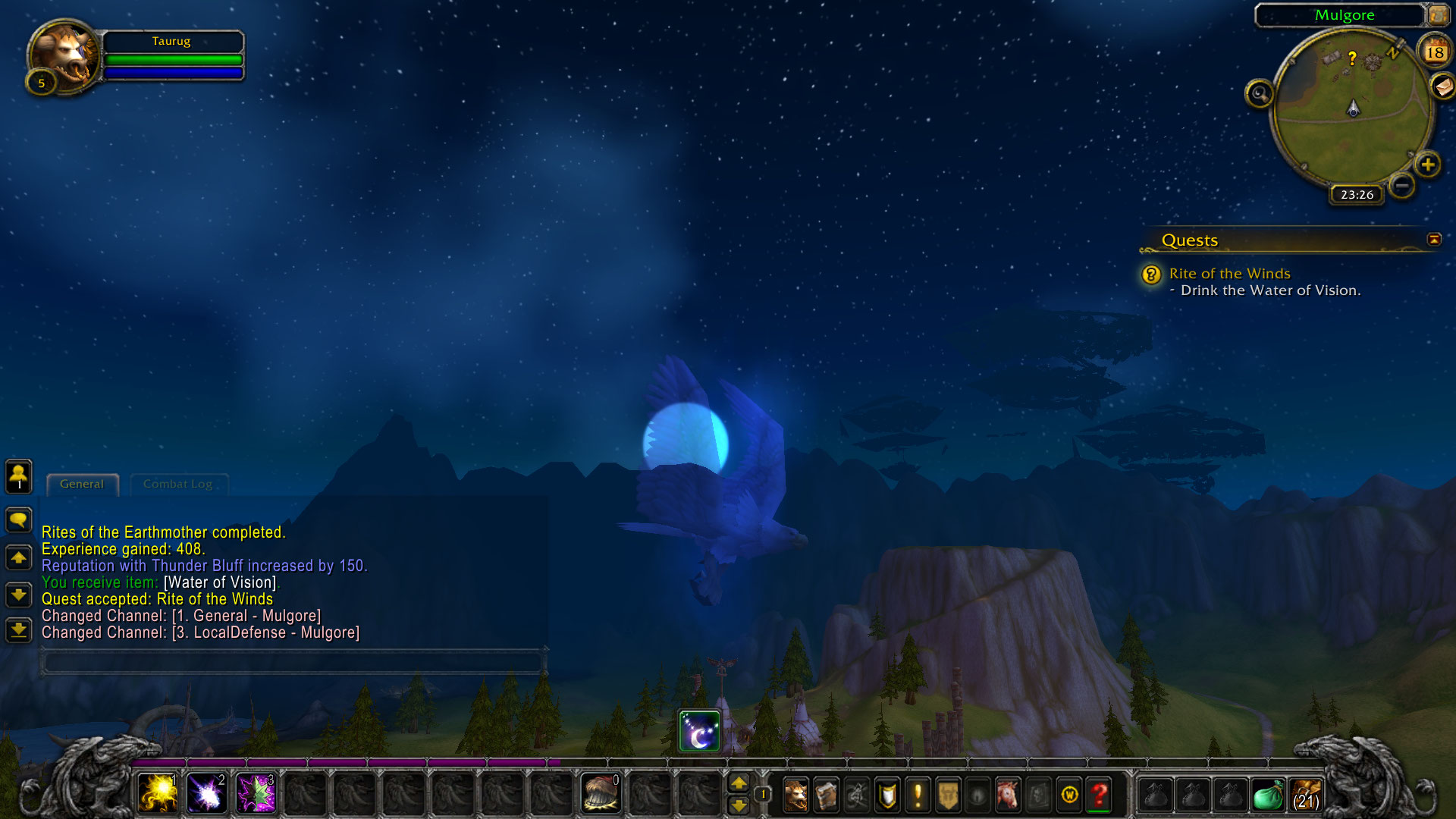Open the spellbook from the micro menu
Image resolution: width=1456 pixels, height=819 pixels.
point(827,795)
